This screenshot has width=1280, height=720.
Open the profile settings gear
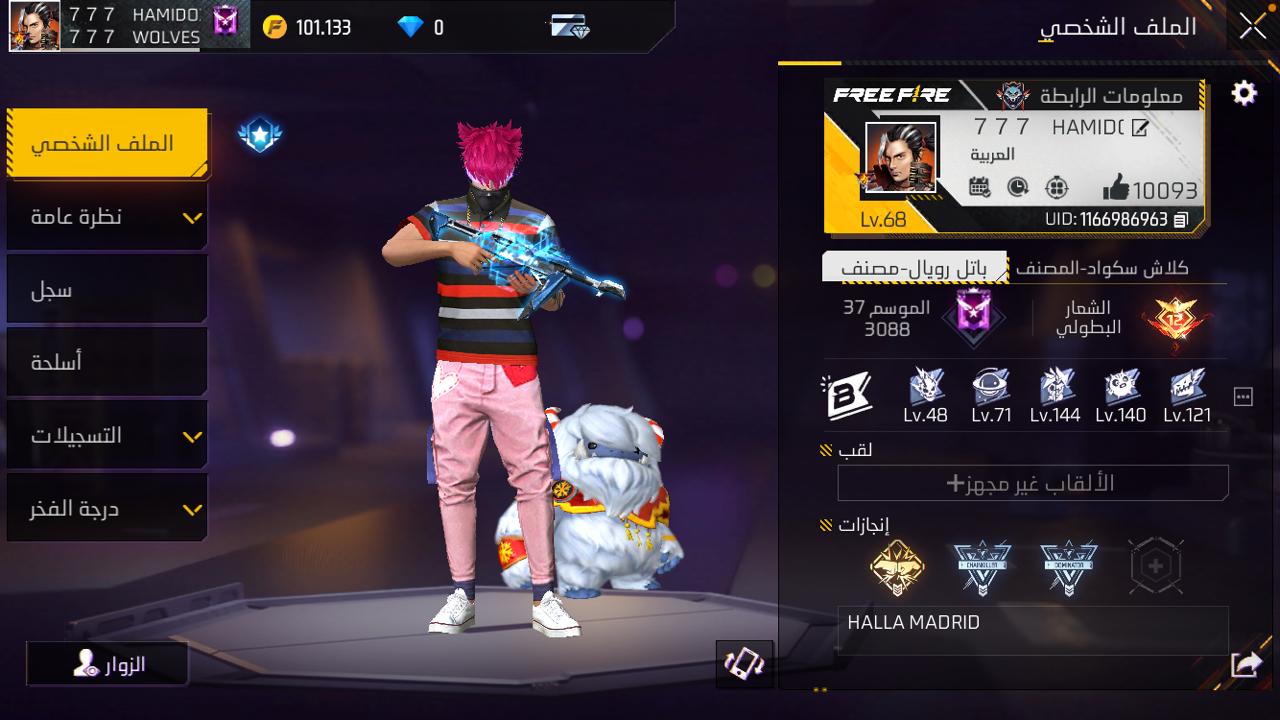1244,94
